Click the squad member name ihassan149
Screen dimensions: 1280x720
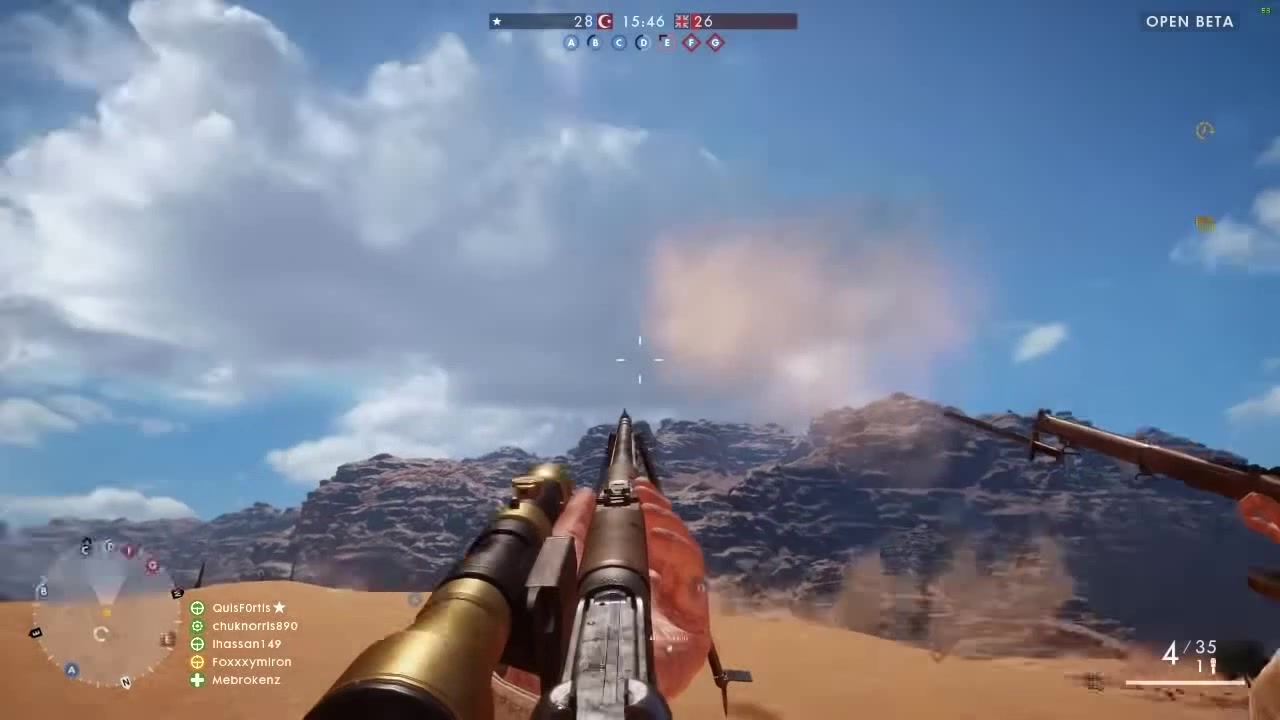click(x=246, y=643)
